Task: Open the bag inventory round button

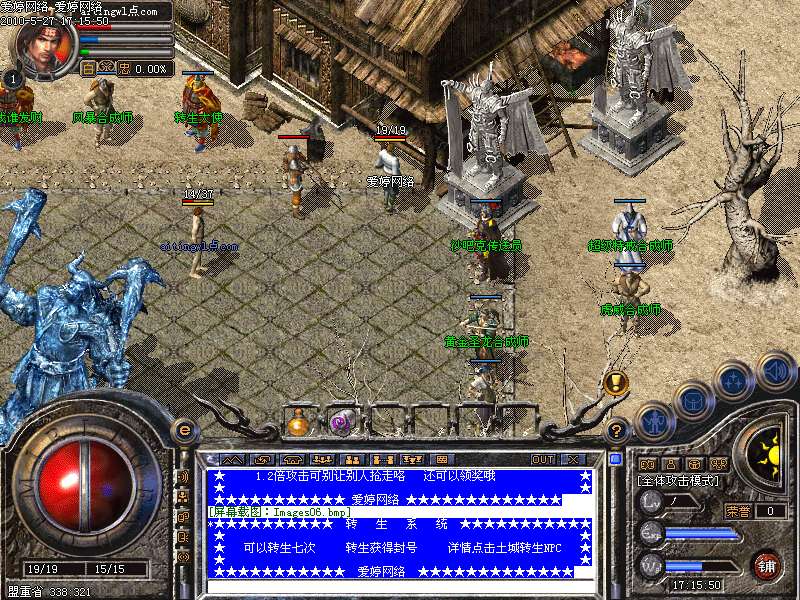Action: coord(693,401)
